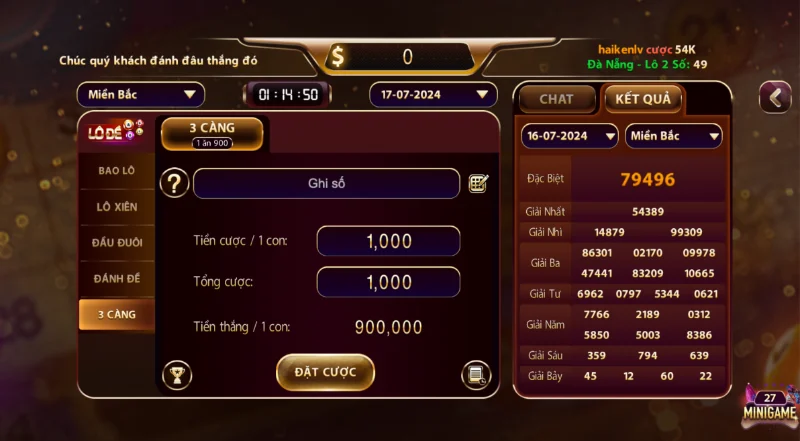Open the 17-07-2024 date dropdown
The image size is (800, 441).
[x=433, y=95]
